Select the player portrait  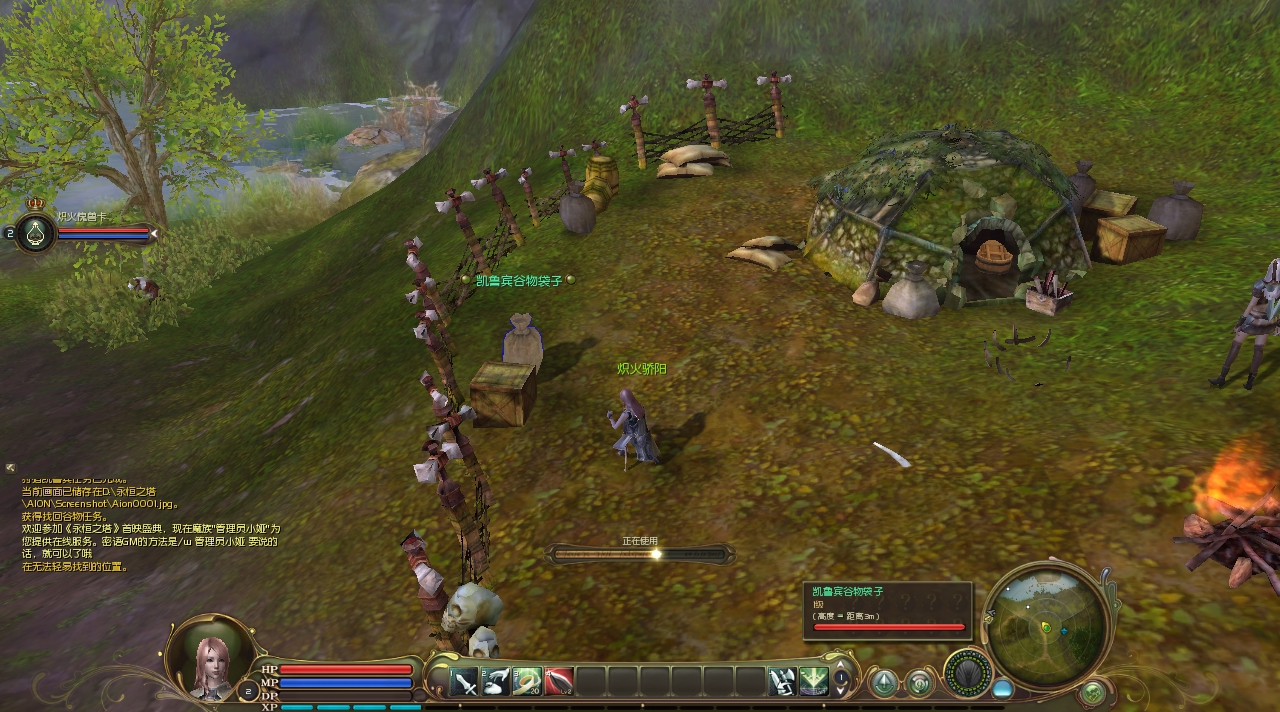tap(210, 658)
